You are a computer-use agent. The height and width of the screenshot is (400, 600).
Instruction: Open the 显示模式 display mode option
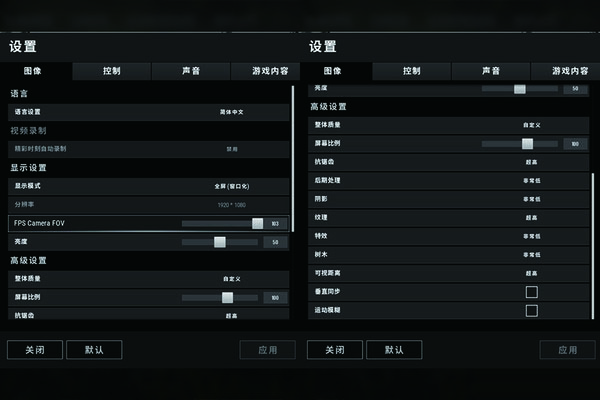click(x=231, y=186)
